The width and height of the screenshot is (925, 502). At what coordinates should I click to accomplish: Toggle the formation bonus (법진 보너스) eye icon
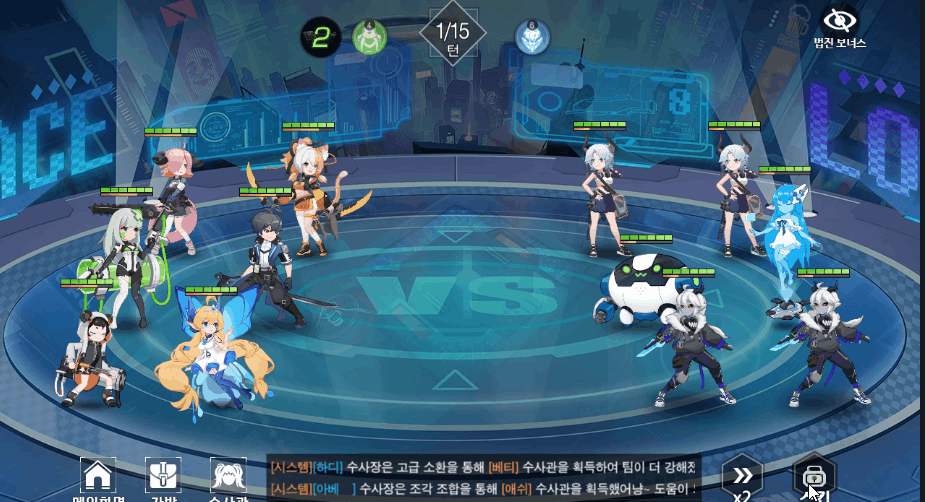click(838, 20)
